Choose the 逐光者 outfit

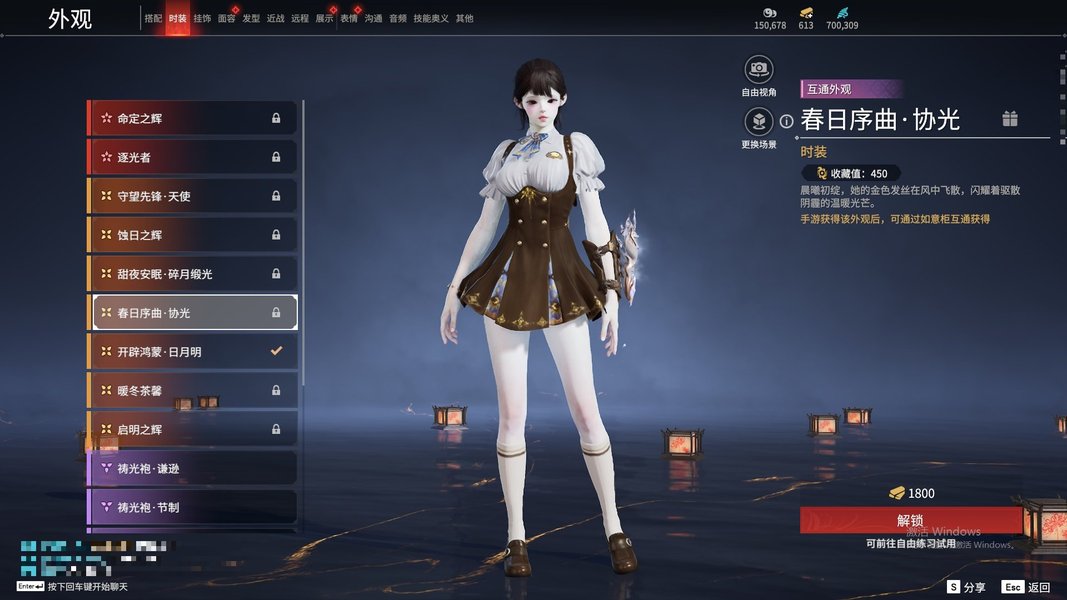pyautogui.click(x=193, y=157)
